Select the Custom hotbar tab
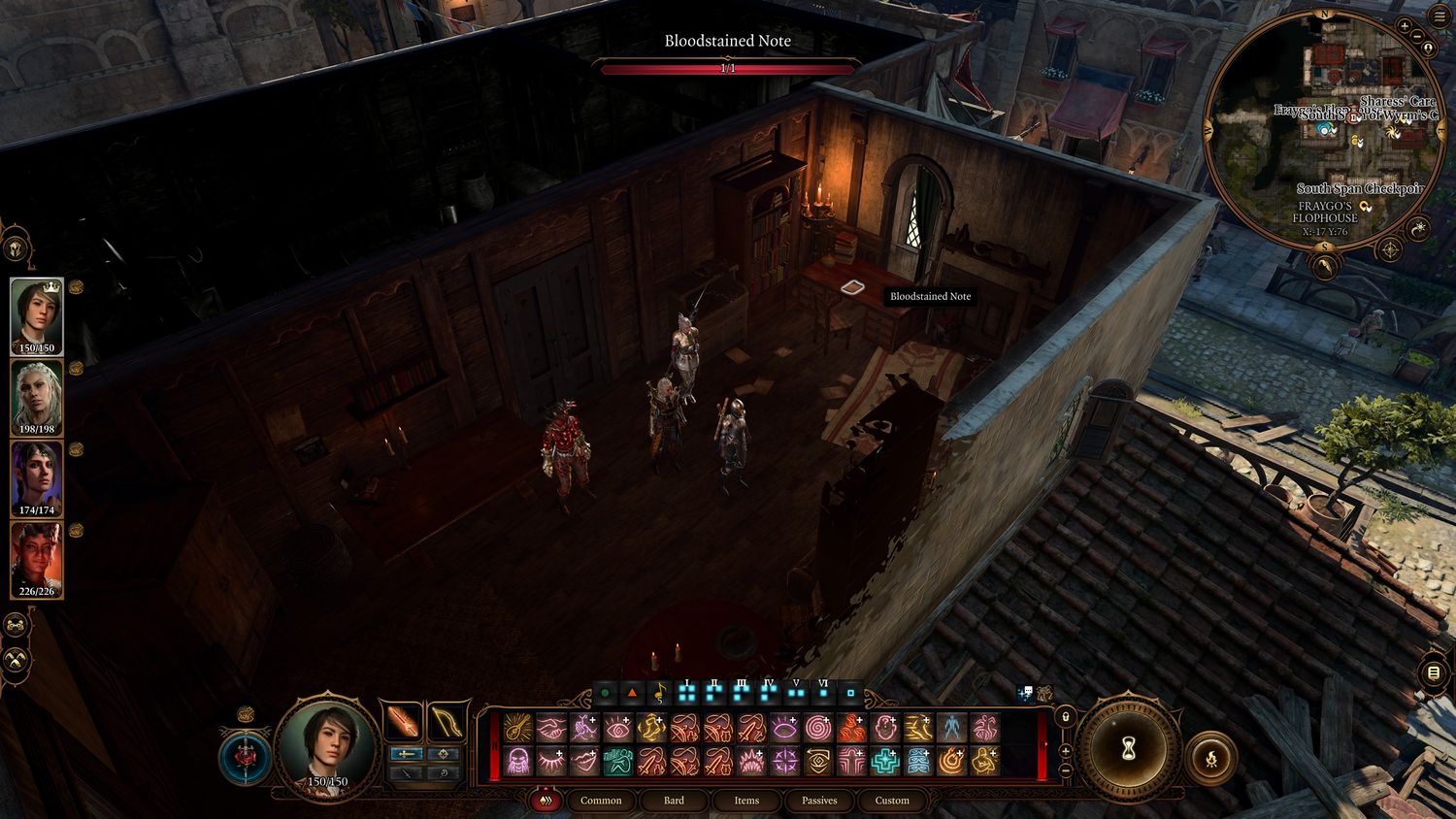Screen dimensions: 1456x819 (892, 801)
